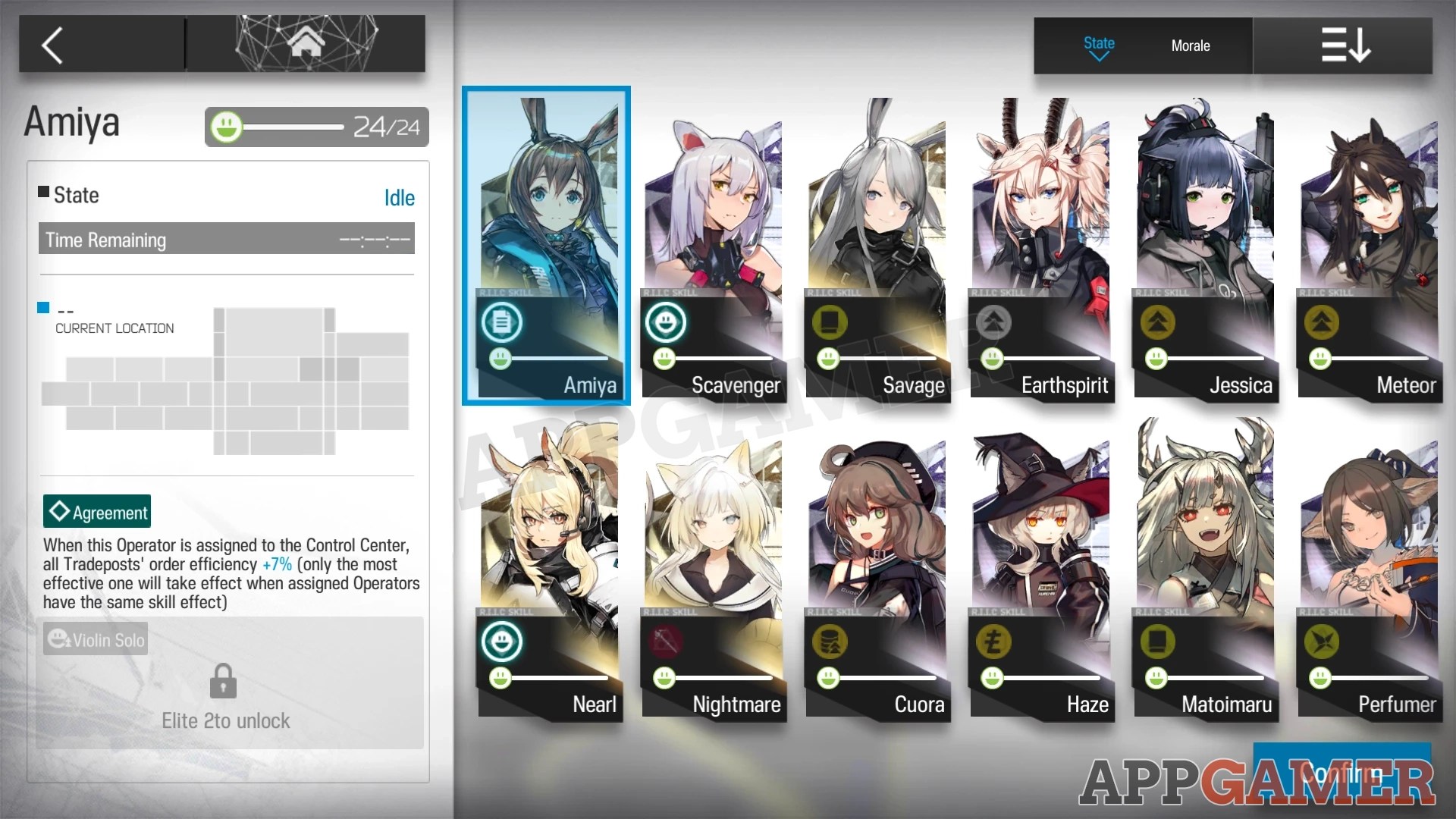Click Nightmare's darkened skill icon
Viewport: 1456px width, 819px height.
666,641
